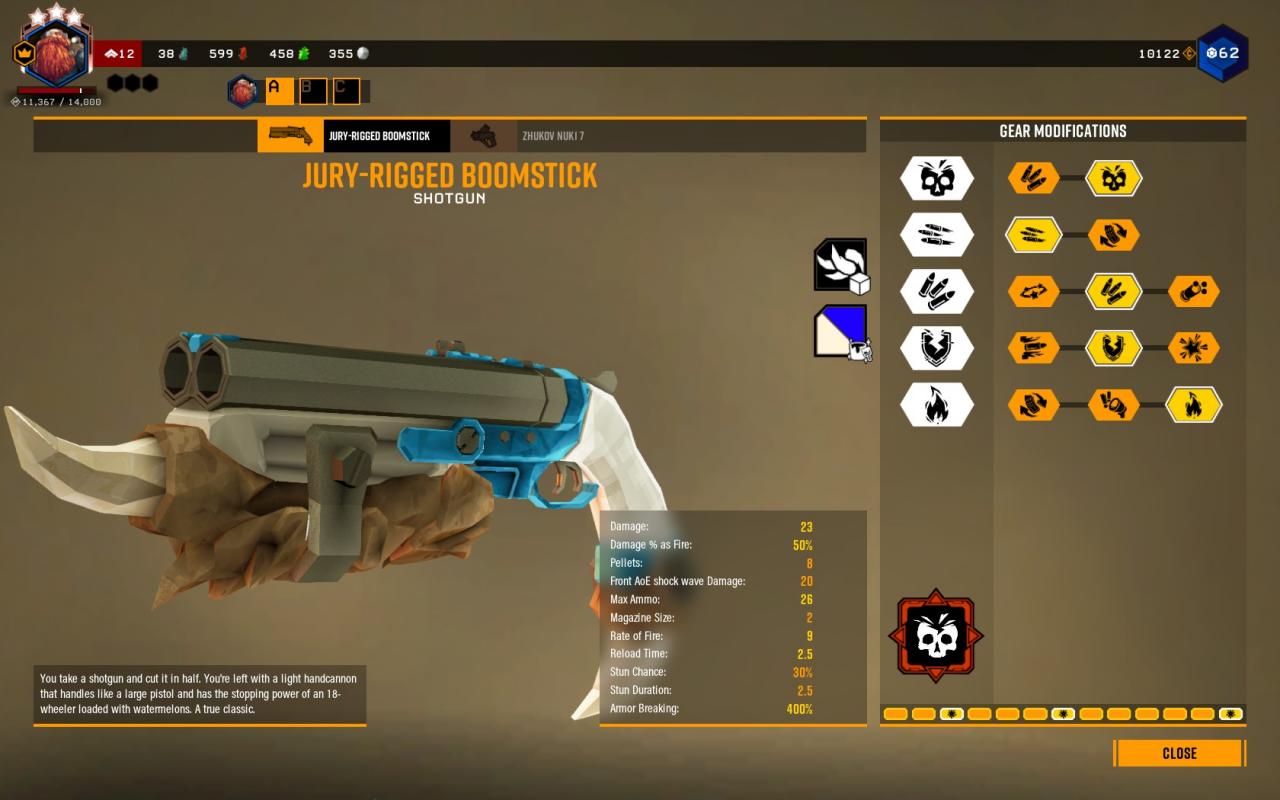Choose loadout B
The image size is (1280, 800).
tap(313, 91)
